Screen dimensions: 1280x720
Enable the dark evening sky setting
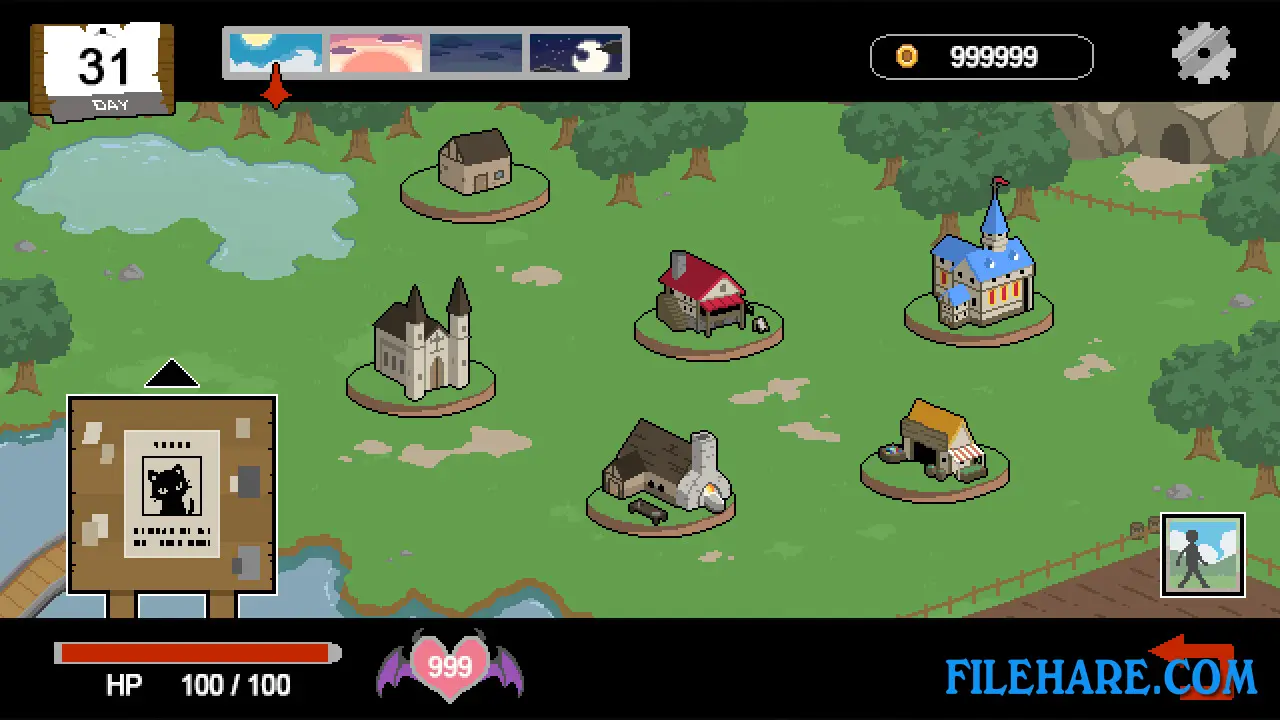475,52
